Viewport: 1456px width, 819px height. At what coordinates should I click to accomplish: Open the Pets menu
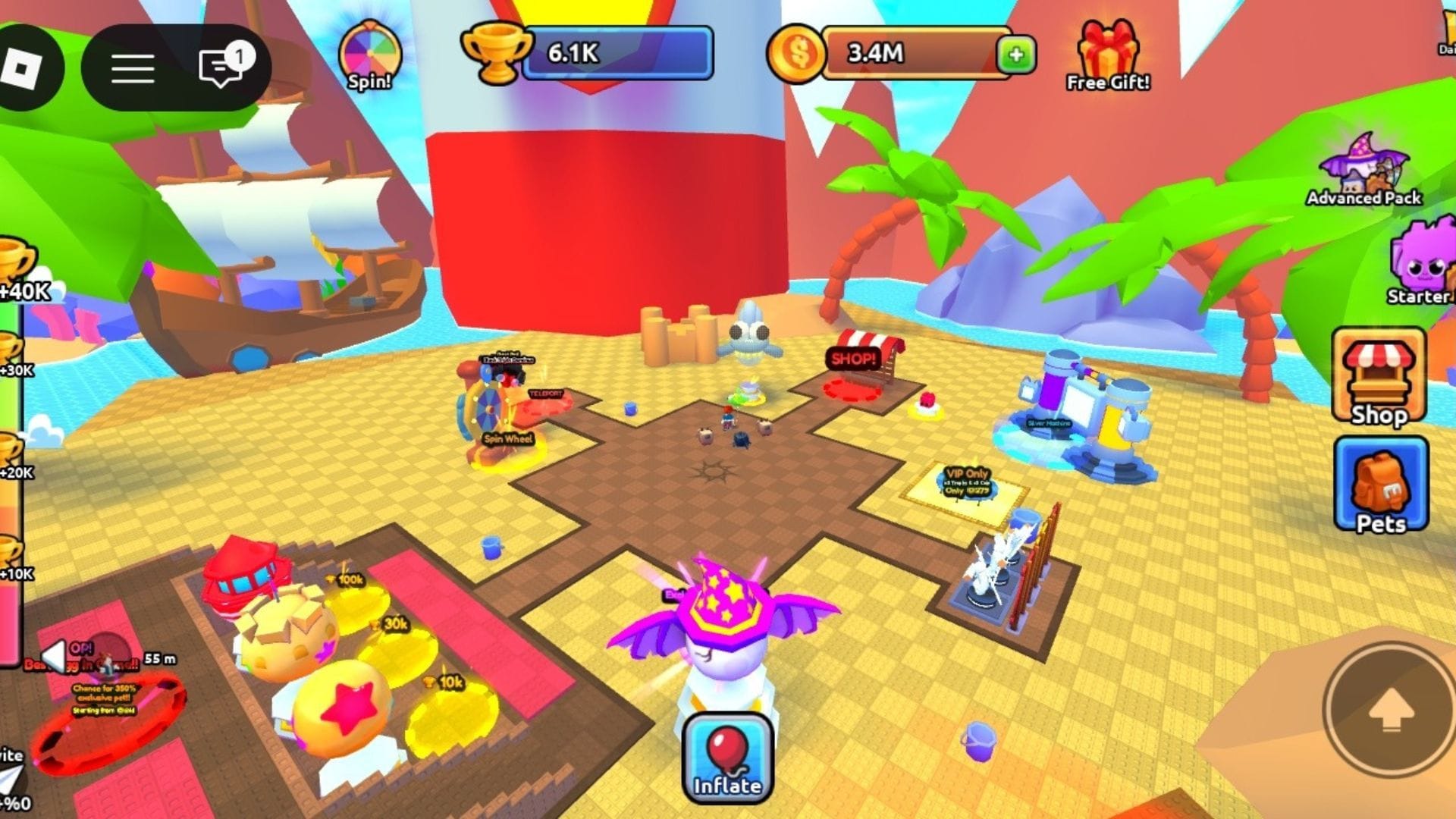1381,485
